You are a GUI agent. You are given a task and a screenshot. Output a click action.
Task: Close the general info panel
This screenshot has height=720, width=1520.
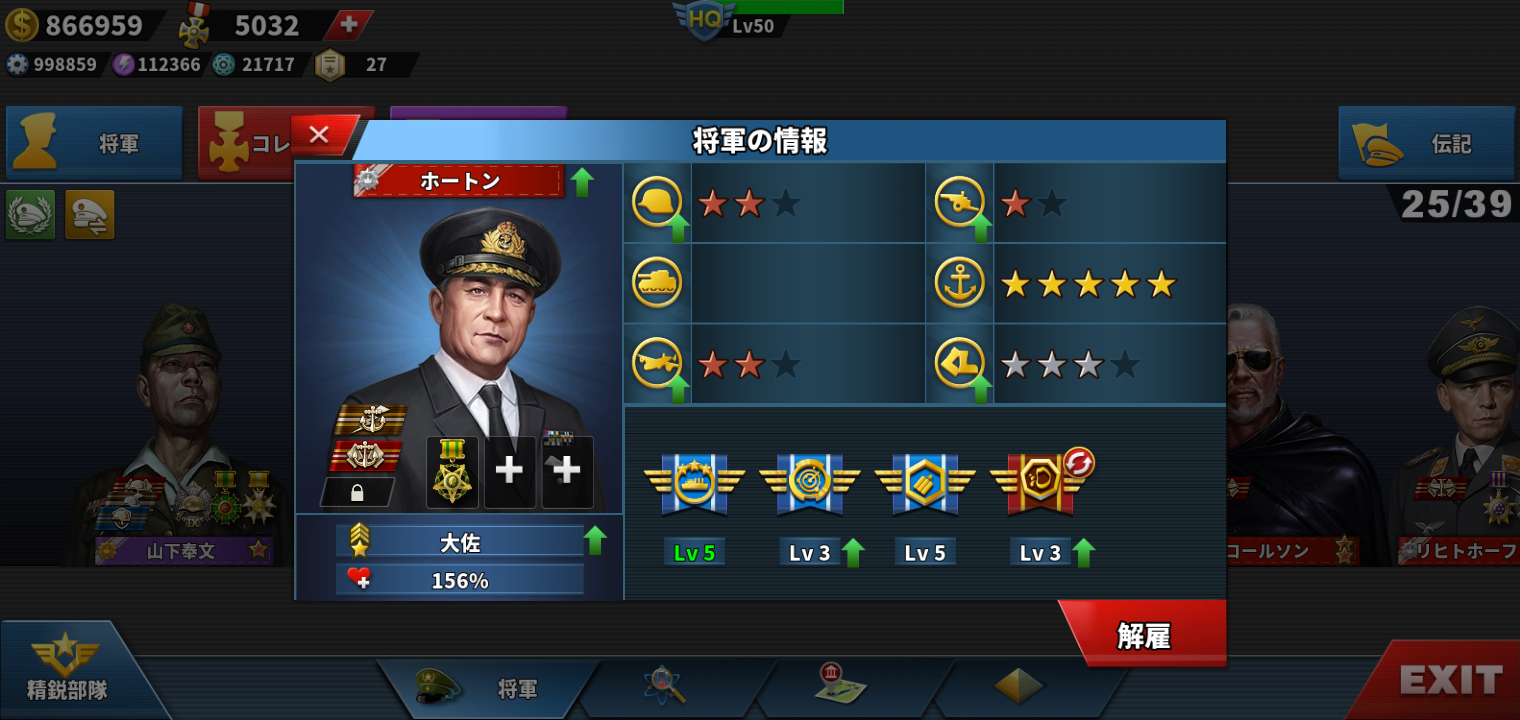coord(320,135)
